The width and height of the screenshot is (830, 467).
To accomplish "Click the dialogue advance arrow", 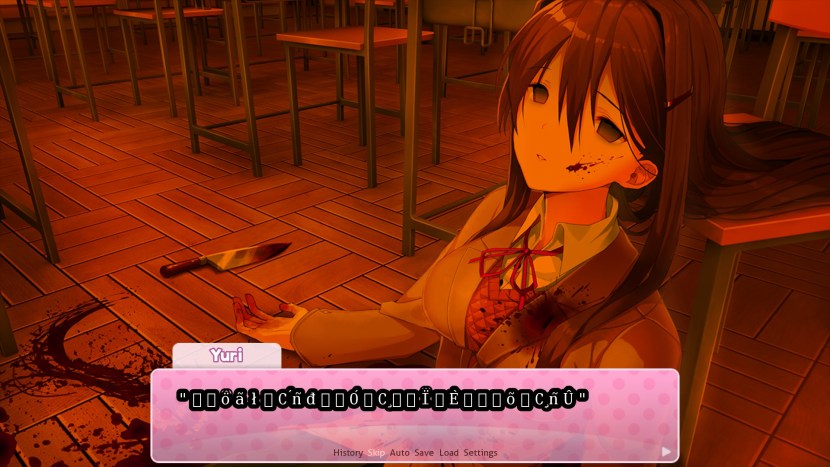I will (x=667, y=451).
